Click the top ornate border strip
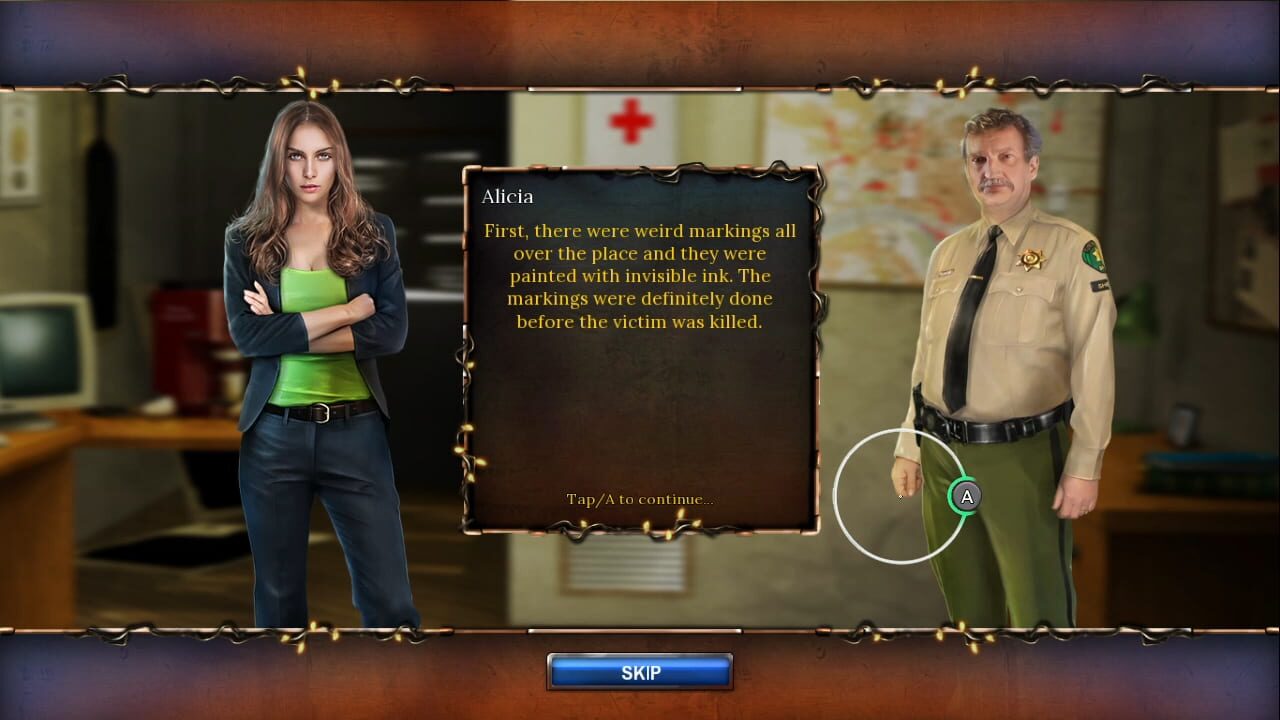The width and height of the screenshot is (1280, 720). point(640,45)
